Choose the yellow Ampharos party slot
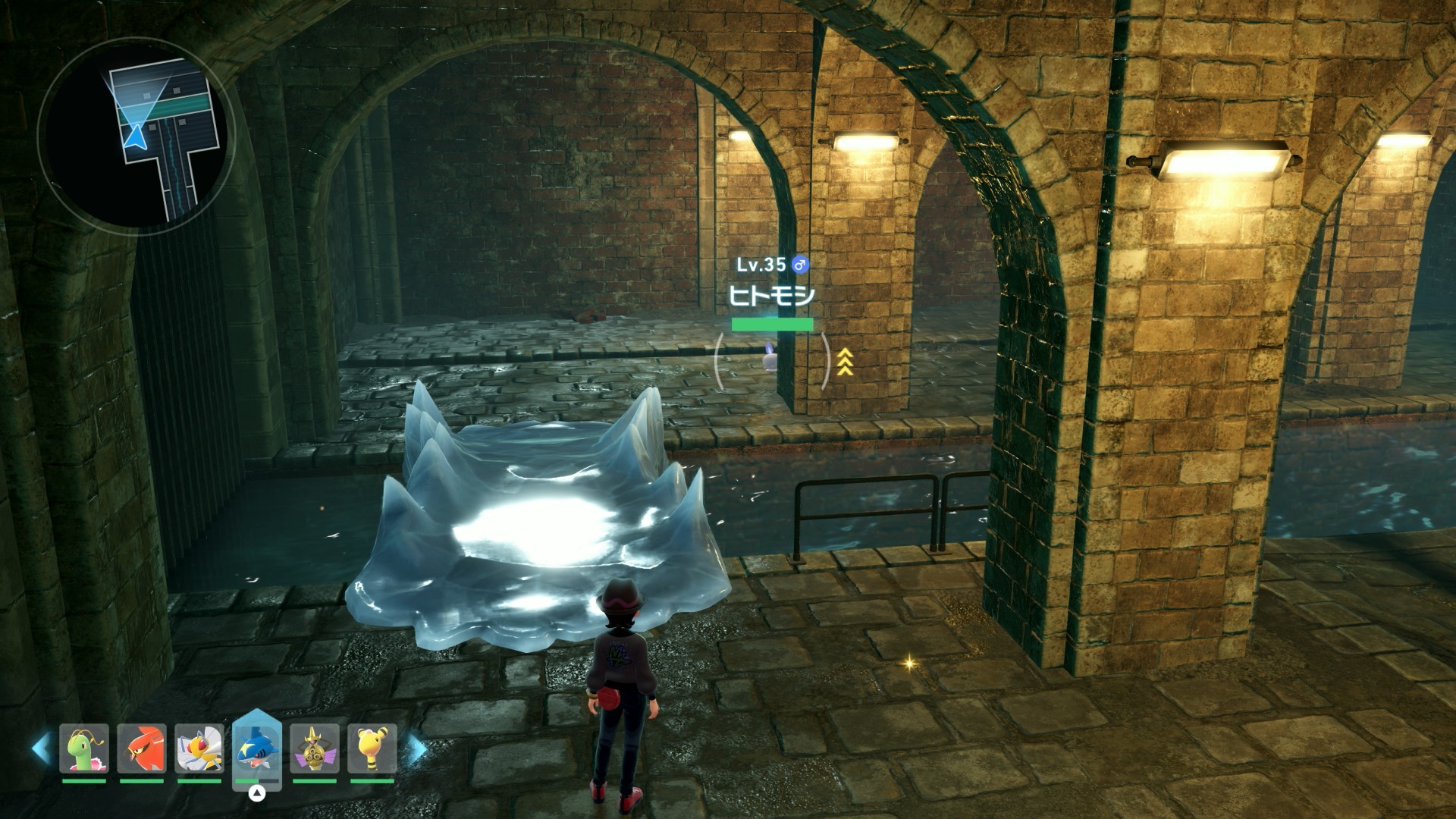The image size is (1456, 819). pos(372,748)
